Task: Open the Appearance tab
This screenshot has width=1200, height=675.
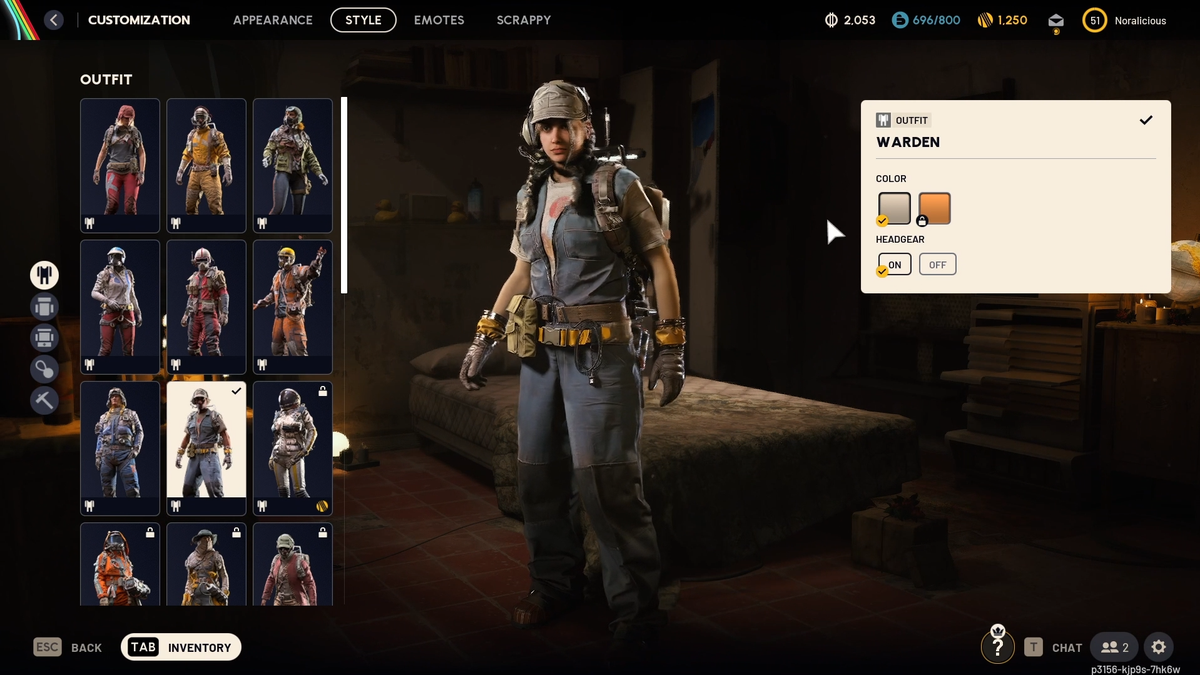Action: coord(272,20)
